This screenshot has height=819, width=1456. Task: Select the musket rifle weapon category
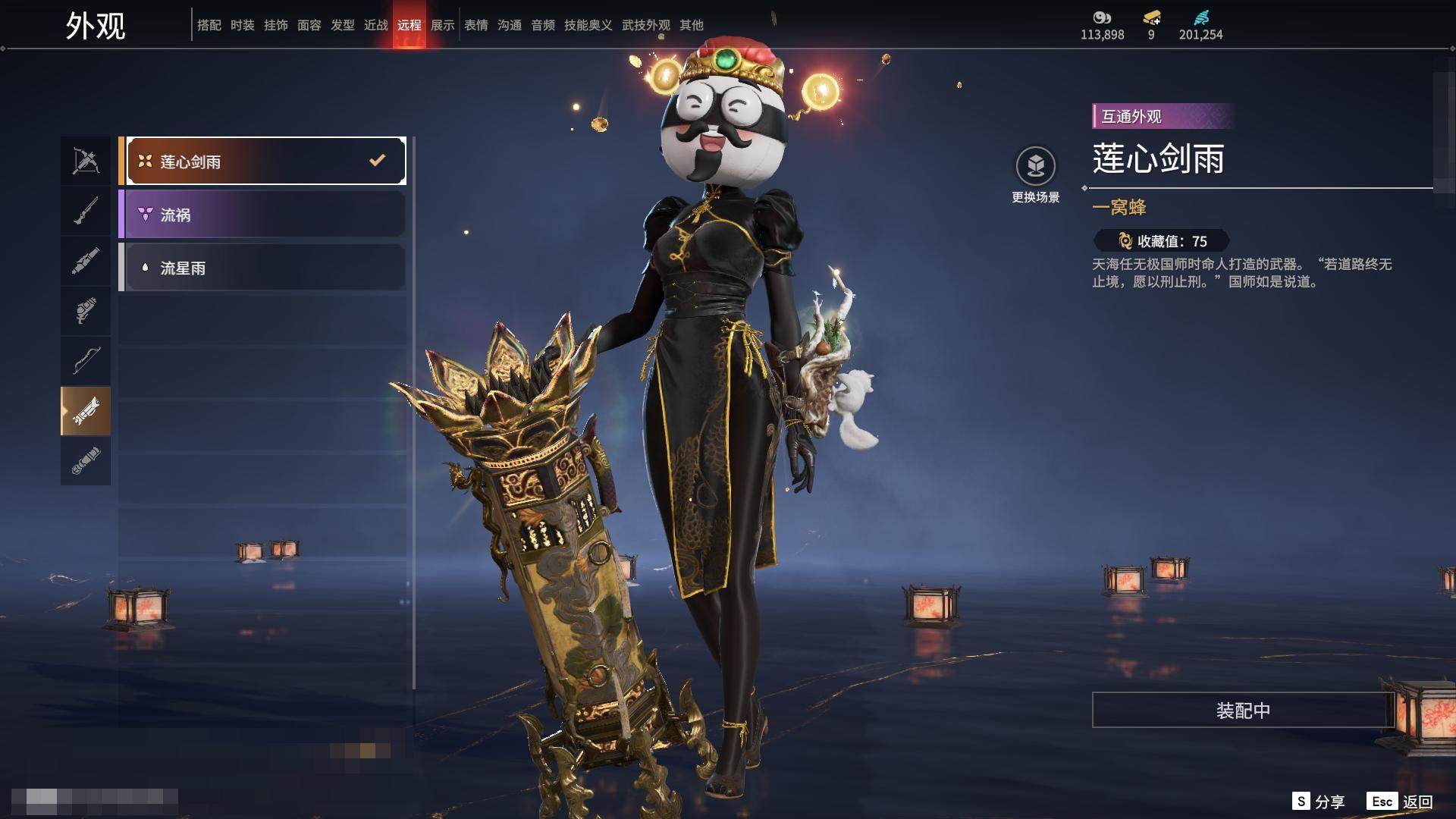[86, 211]
